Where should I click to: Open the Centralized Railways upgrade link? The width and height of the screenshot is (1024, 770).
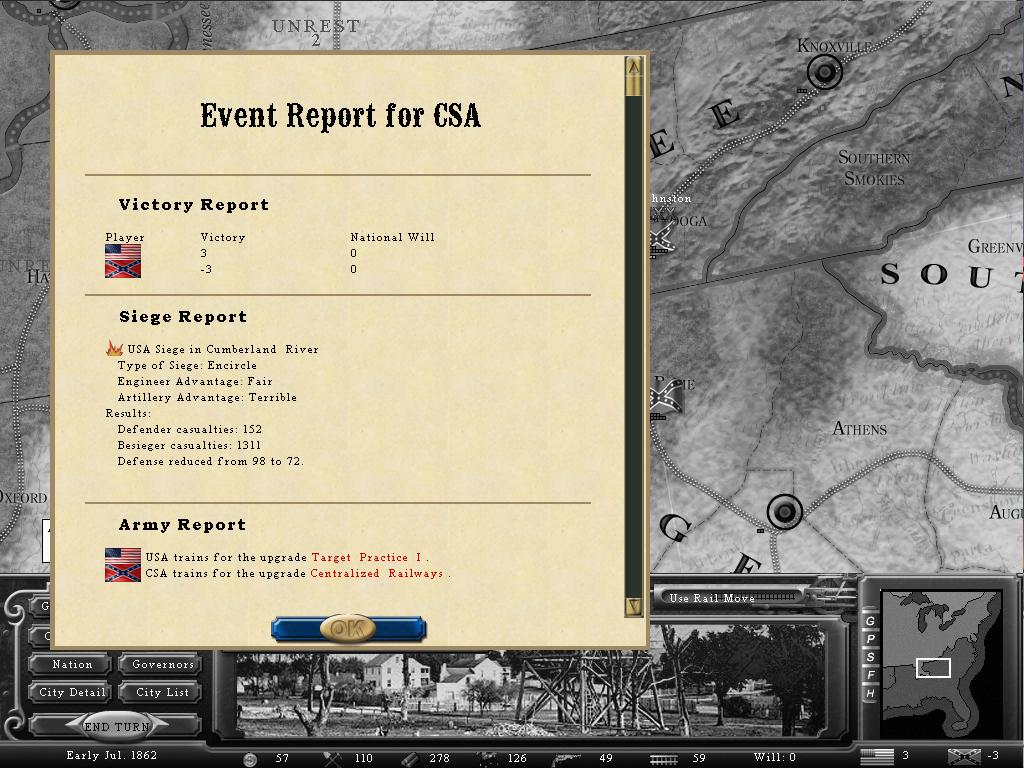(x=376, y=573)
